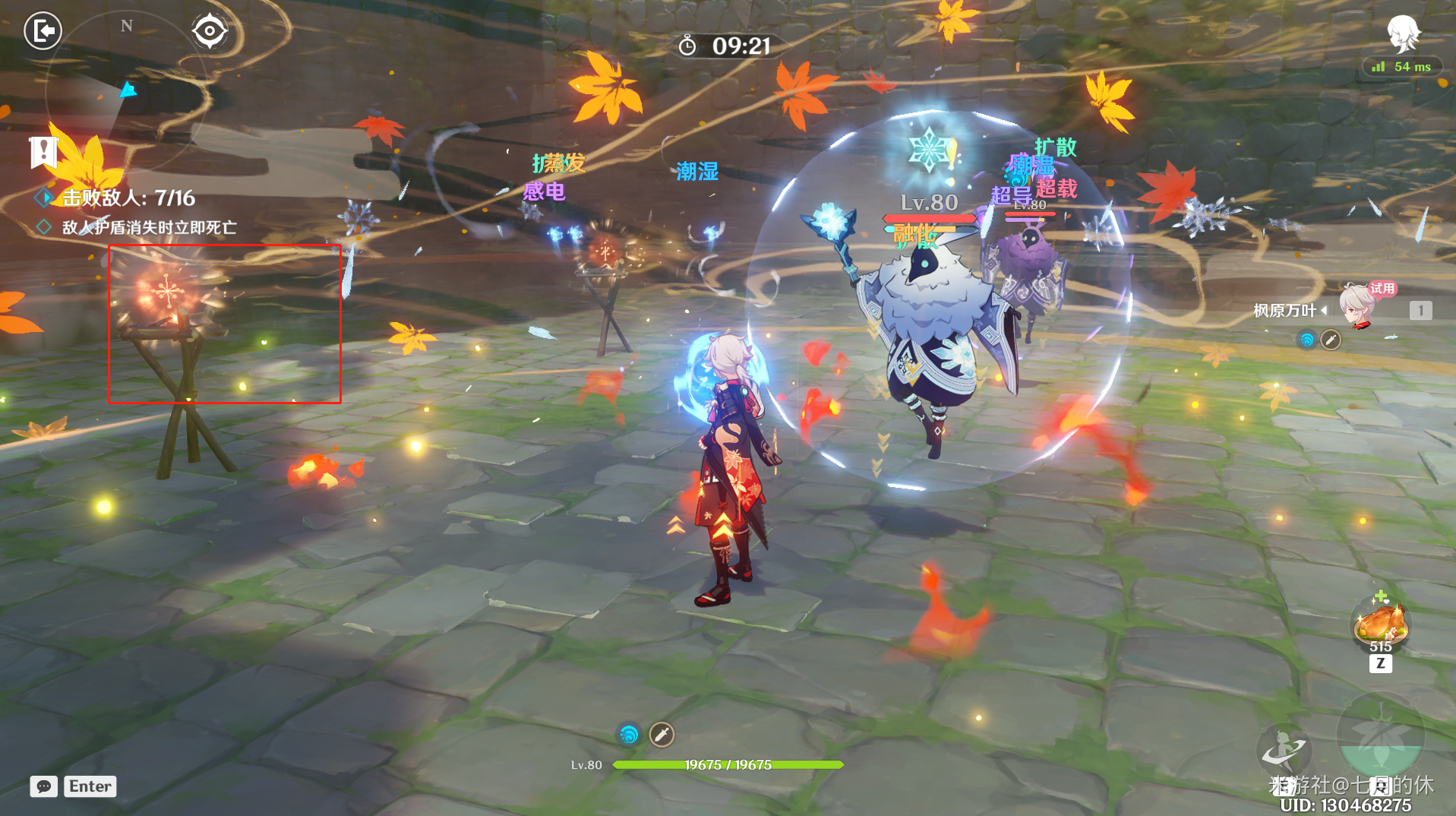Open the event banner with exclamation mark
This screenshot has height=816, width=1456.
click(x=43, y=152)
